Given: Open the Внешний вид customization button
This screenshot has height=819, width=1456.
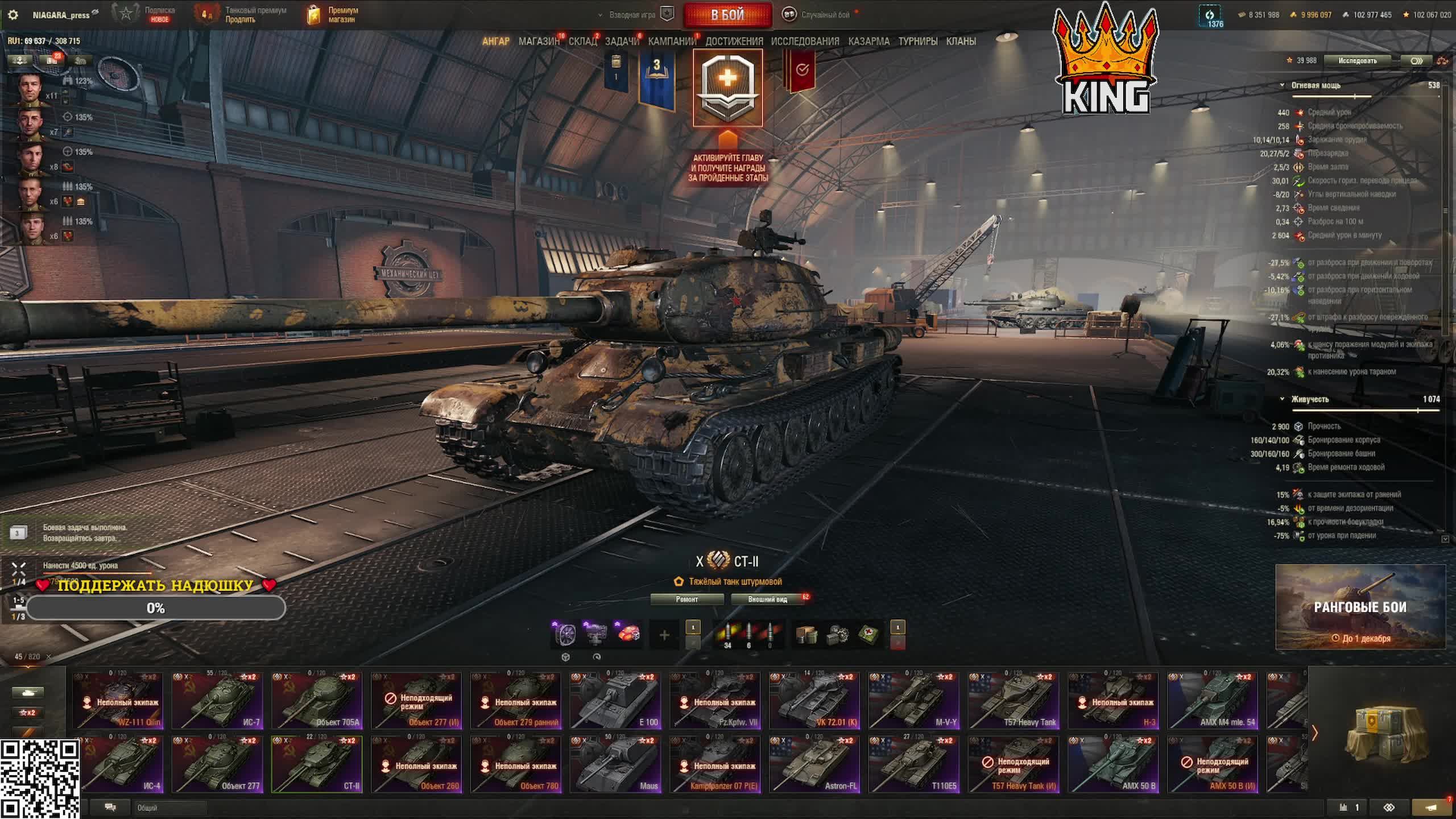Looking at the screenshot, I should coord(767,599).
